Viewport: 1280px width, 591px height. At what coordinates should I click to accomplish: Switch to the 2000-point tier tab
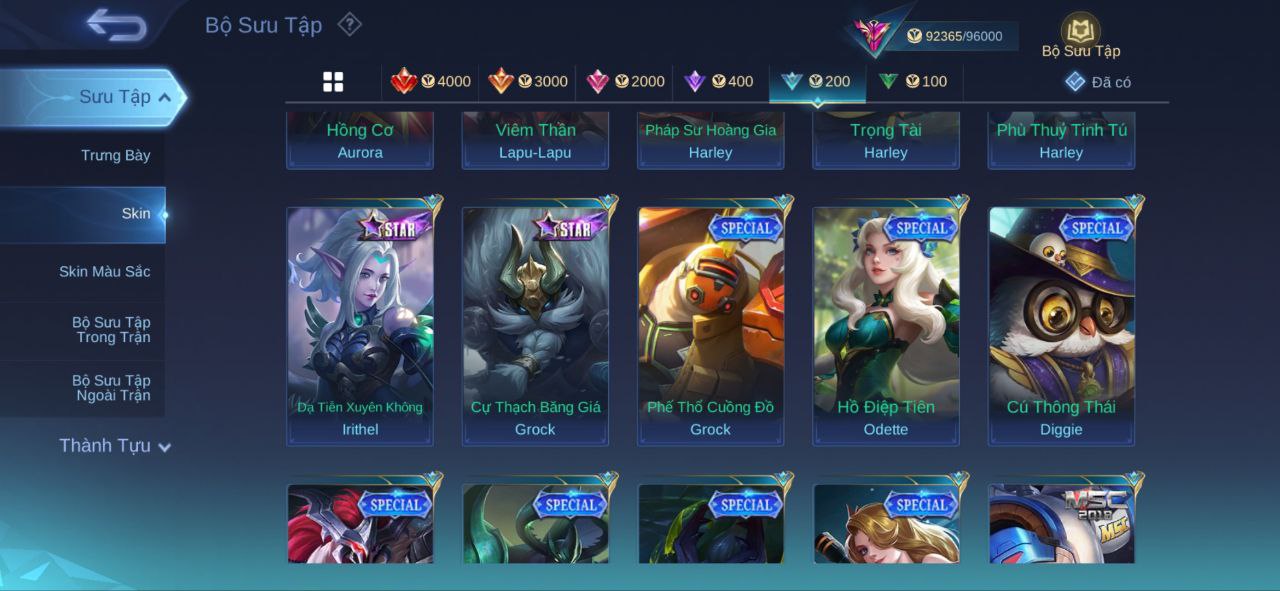tap(625, 82)
